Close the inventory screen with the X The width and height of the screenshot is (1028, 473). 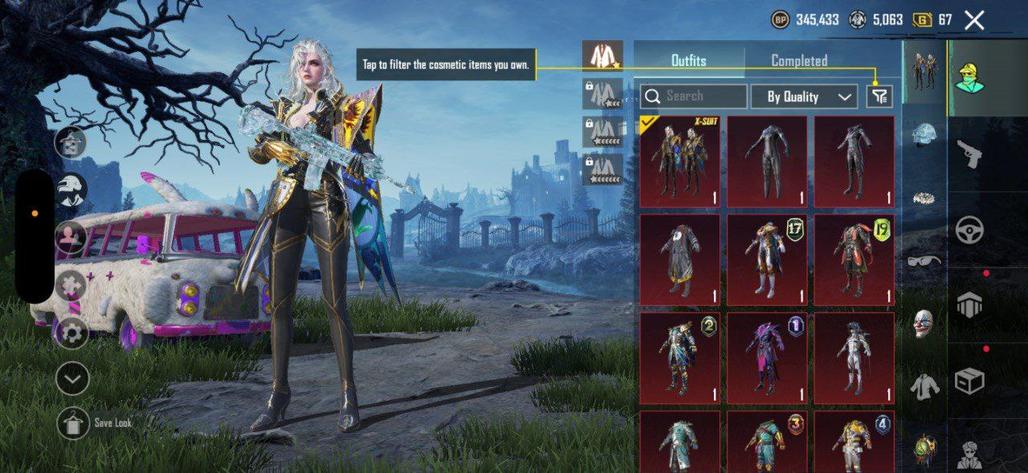click(x=974, y=20)
